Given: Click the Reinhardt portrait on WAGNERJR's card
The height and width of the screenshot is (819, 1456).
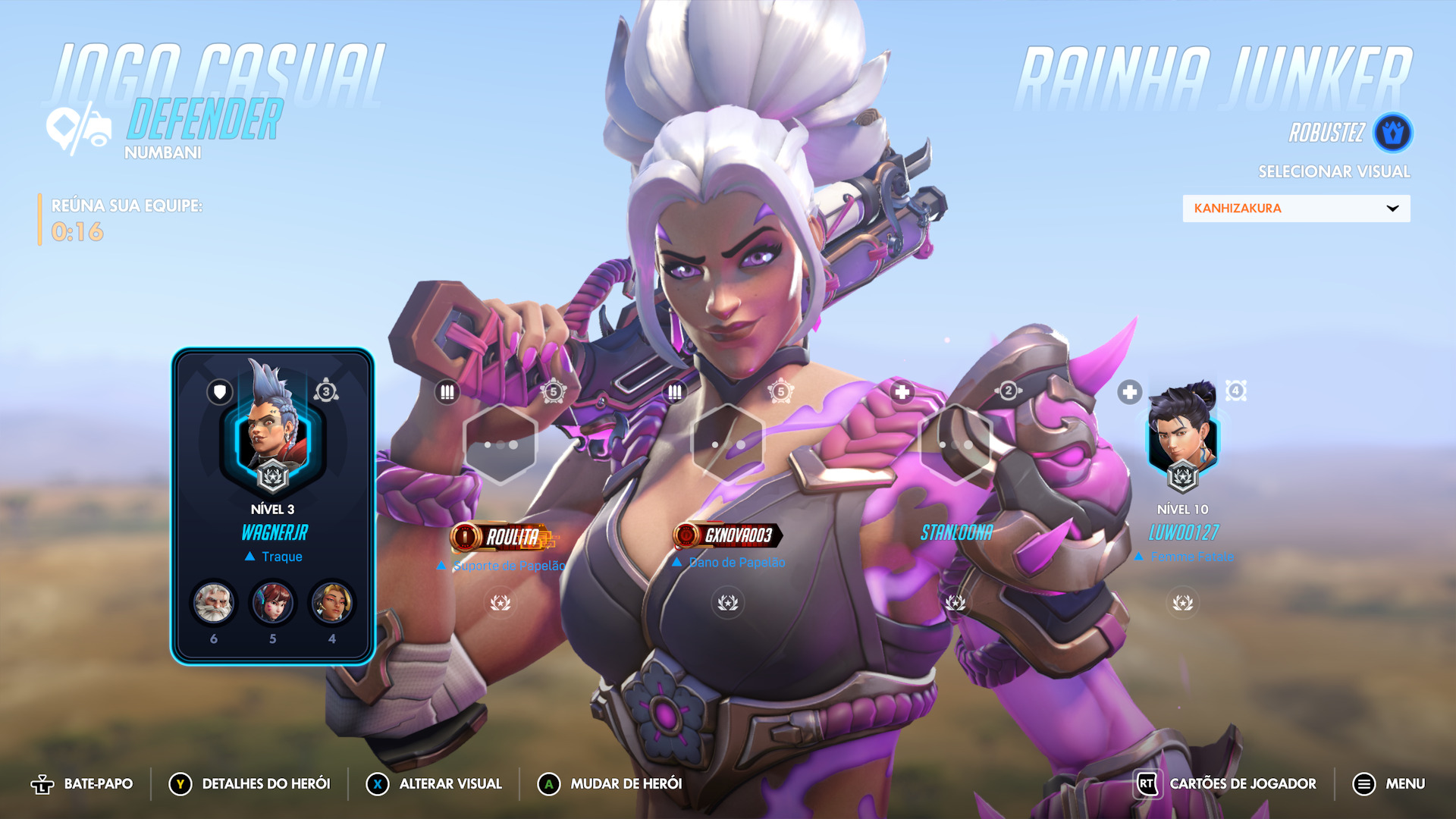Looking at the screenshot, I should pyautogui.click(x=214, y=604).
